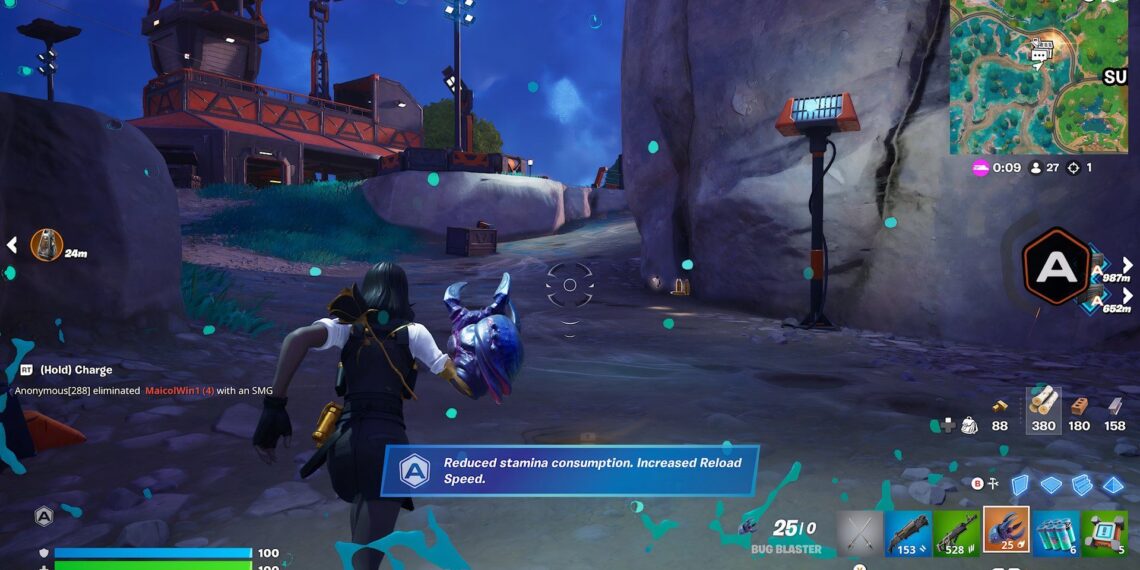Click the large hexagon A badge
Screen dimensions: 1140x570
(1056, 267)
